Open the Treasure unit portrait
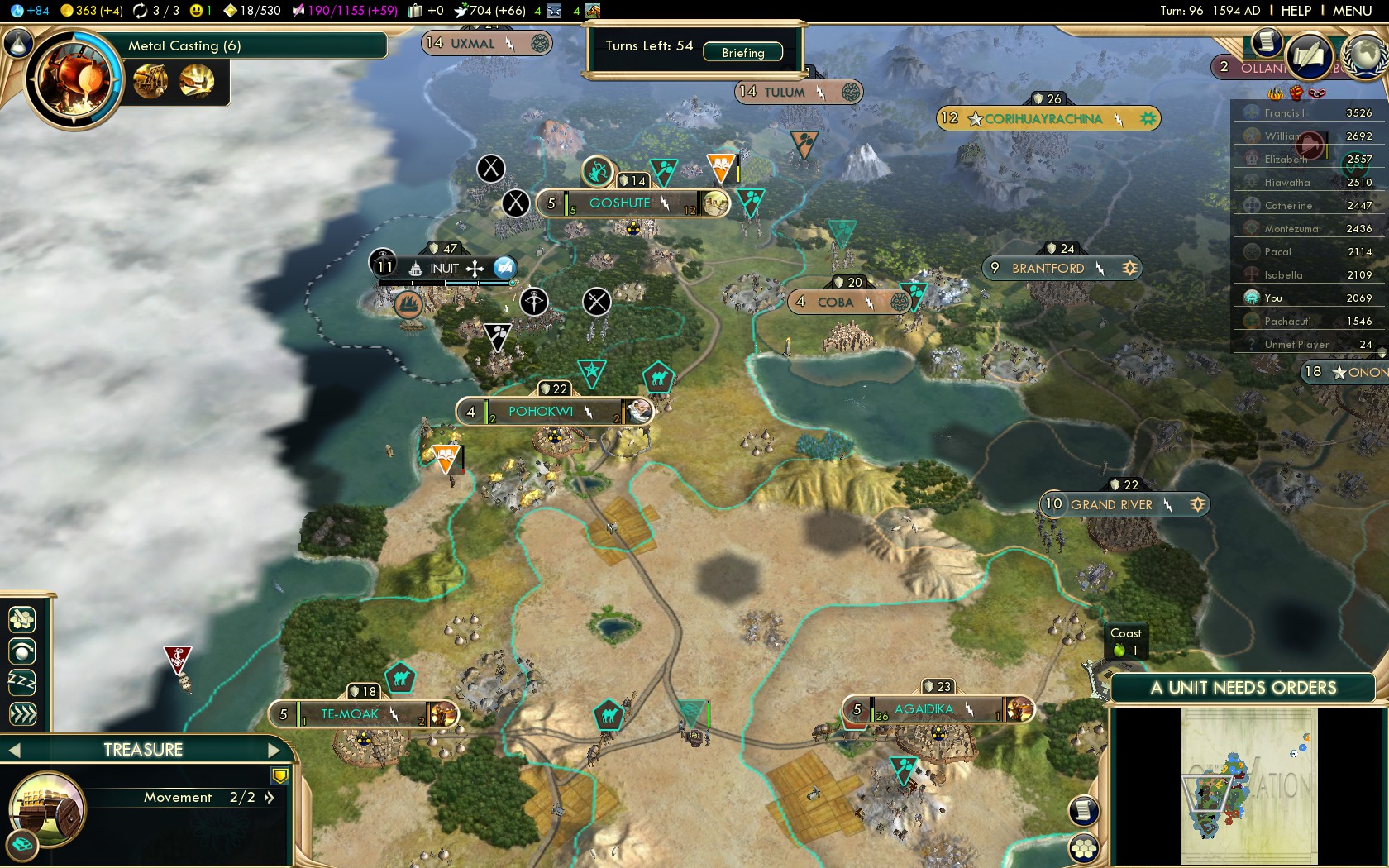Image resolution: width=1389 pixels, height=868 pixels. [47, 810]
